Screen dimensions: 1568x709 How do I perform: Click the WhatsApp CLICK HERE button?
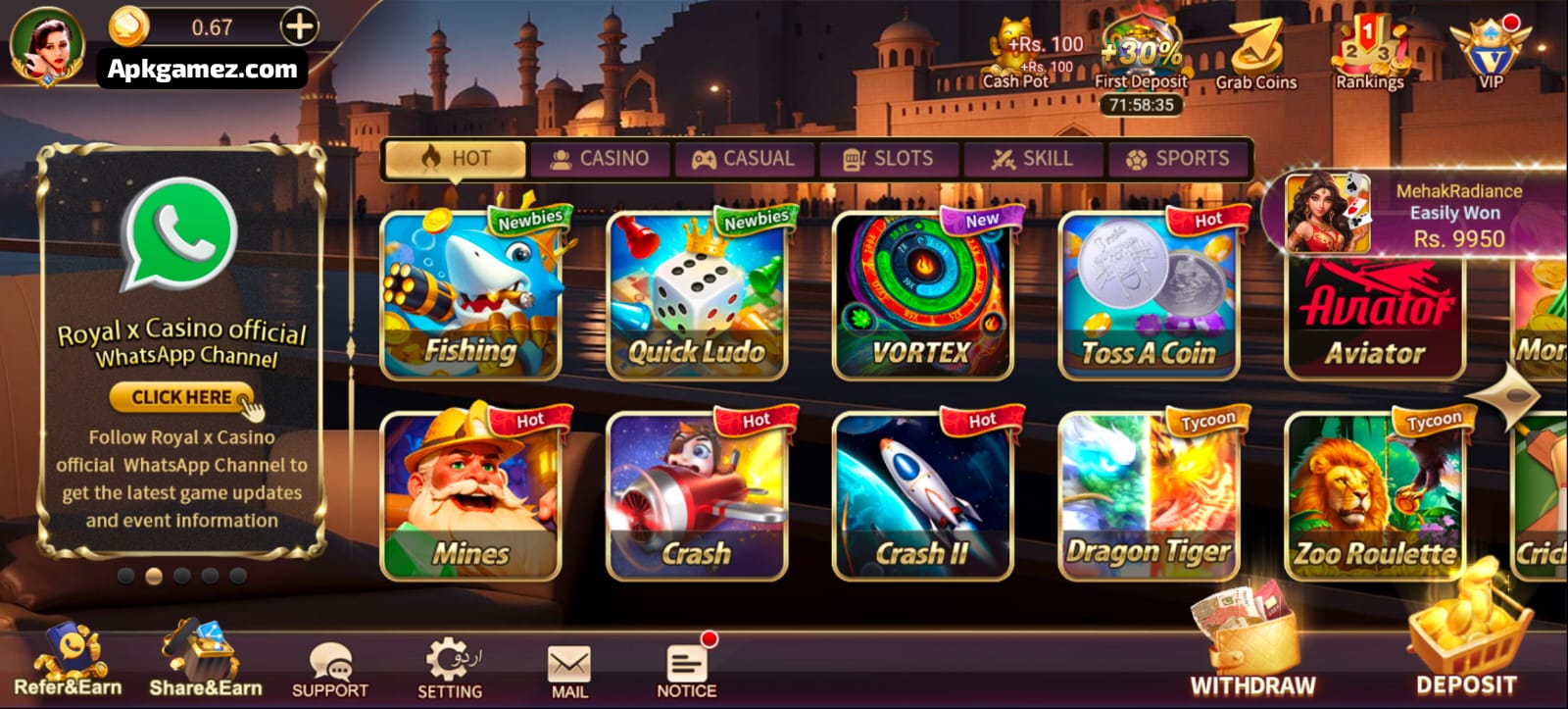(x=181, y=397)
